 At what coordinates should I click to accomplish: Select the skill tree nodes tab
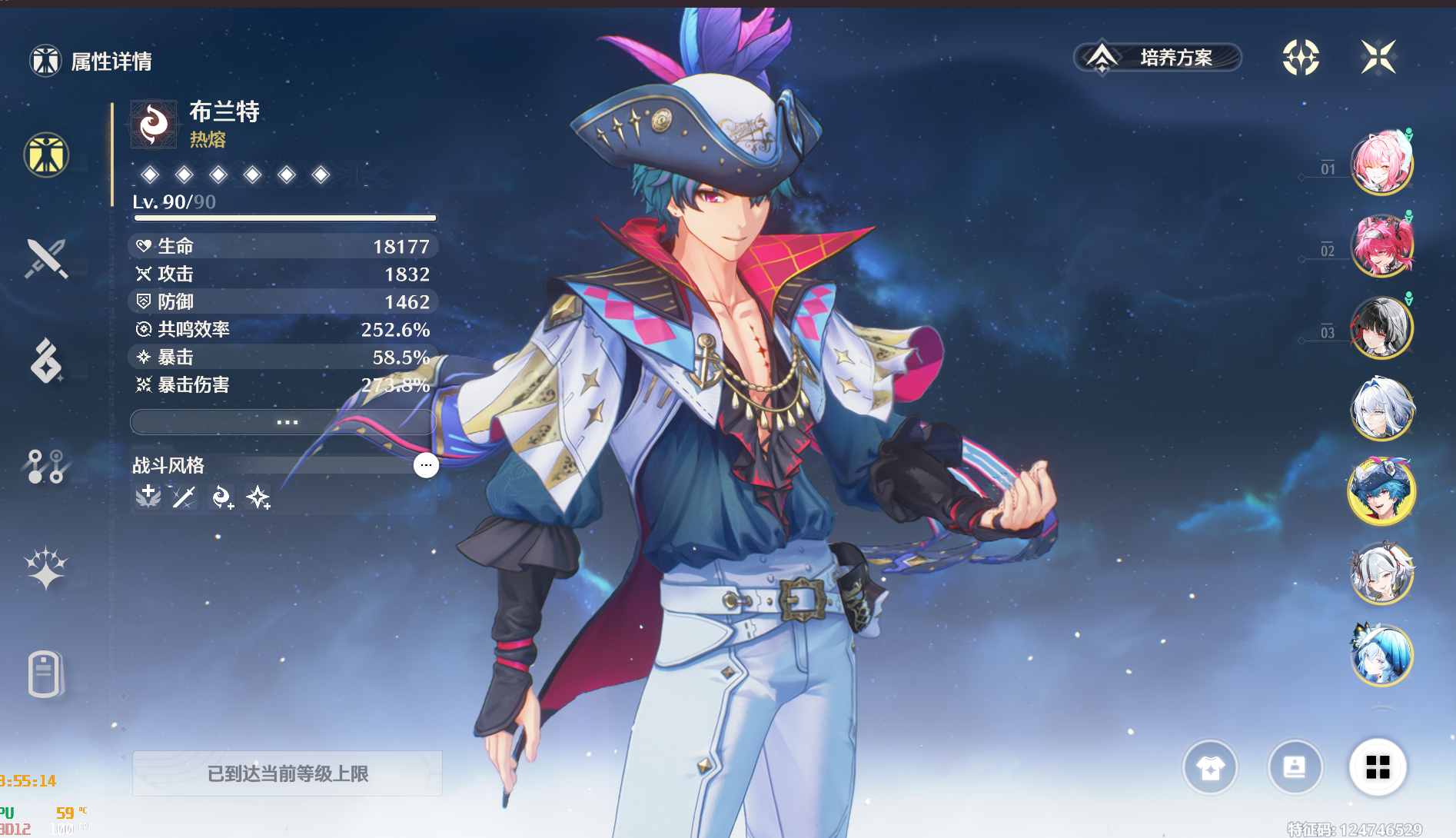pyautogui.click(x=46, y=466)
